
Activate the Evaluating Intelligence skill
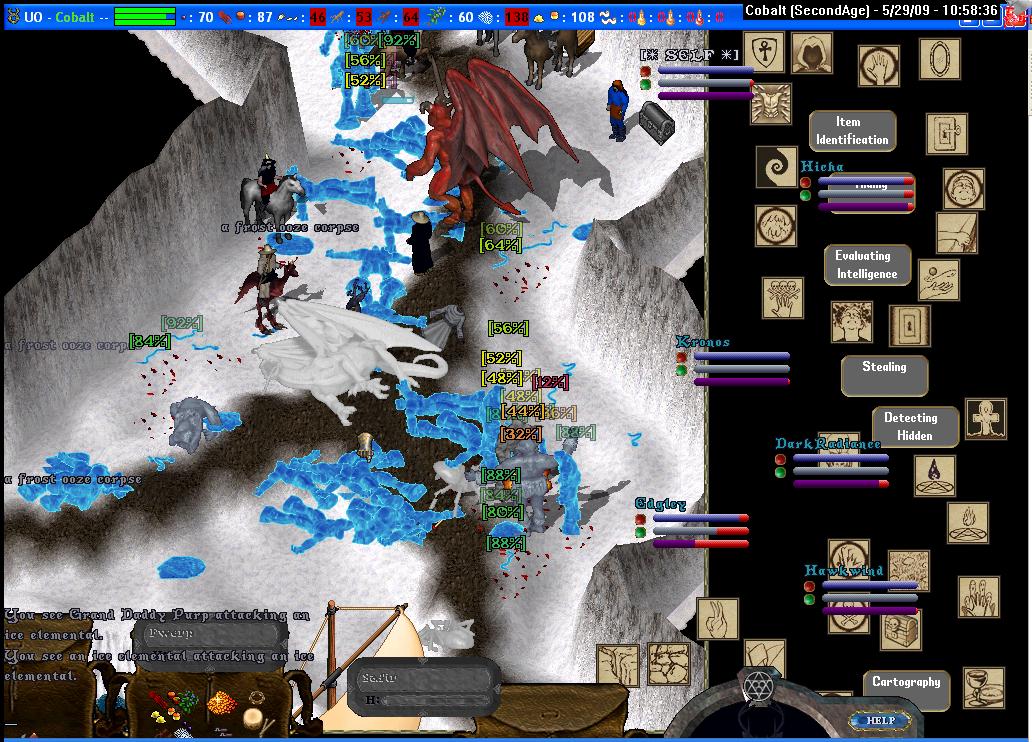click(866, 265)
